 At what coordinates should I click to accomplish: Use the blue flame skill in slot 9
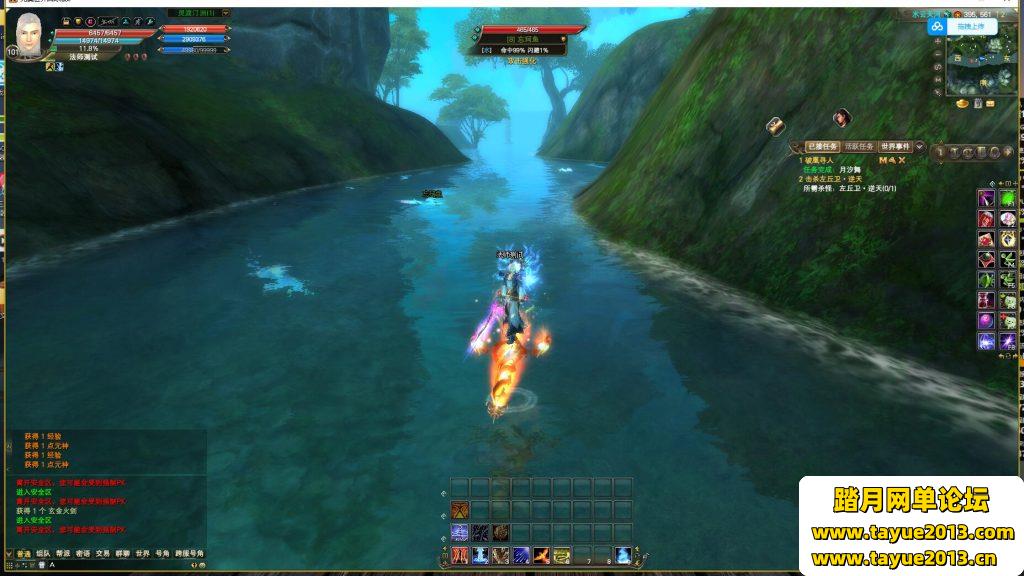[x=622, y=555]
